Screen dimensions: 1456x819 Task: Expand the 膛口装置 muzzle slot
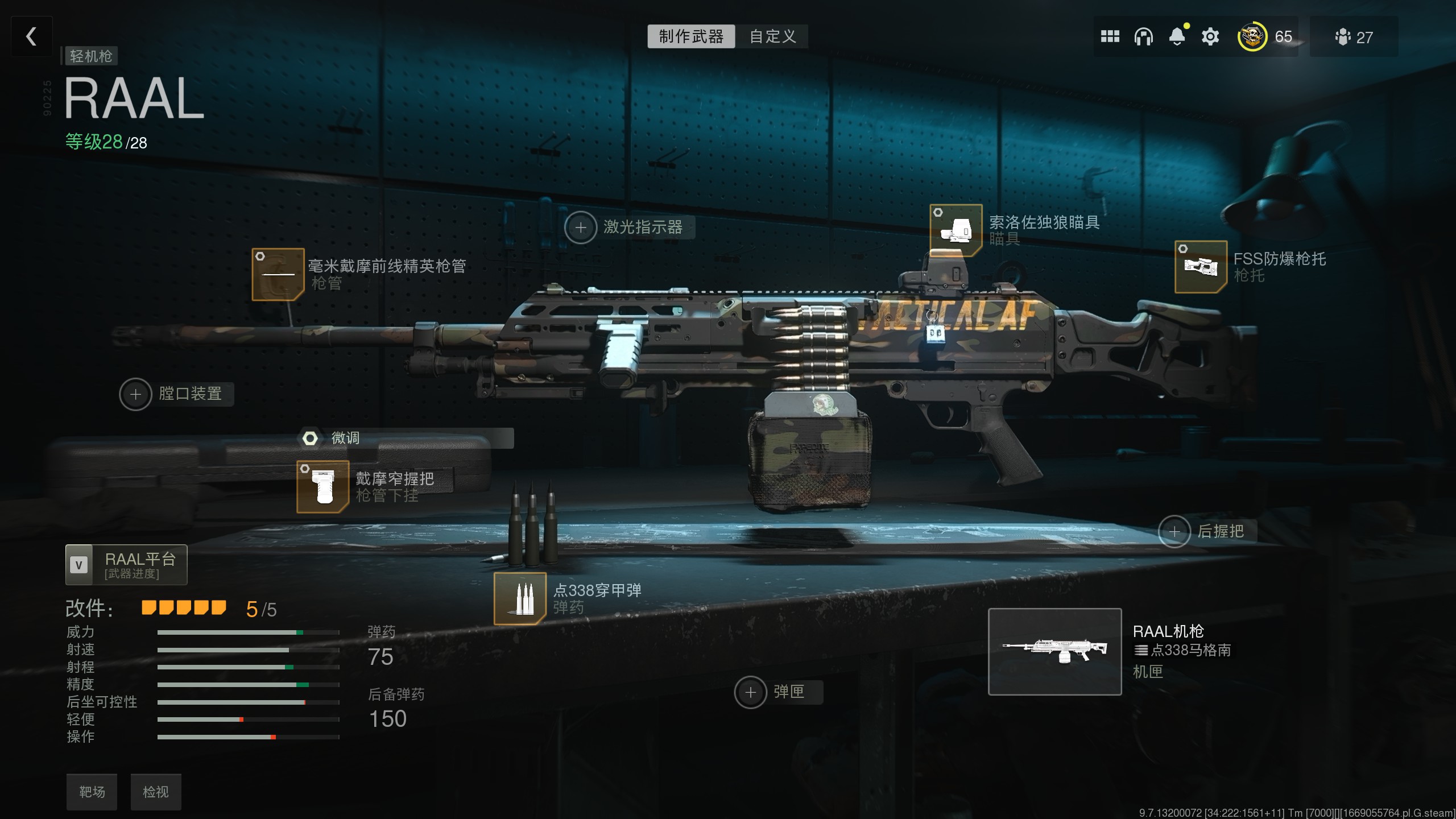click(x=135, y=394)
